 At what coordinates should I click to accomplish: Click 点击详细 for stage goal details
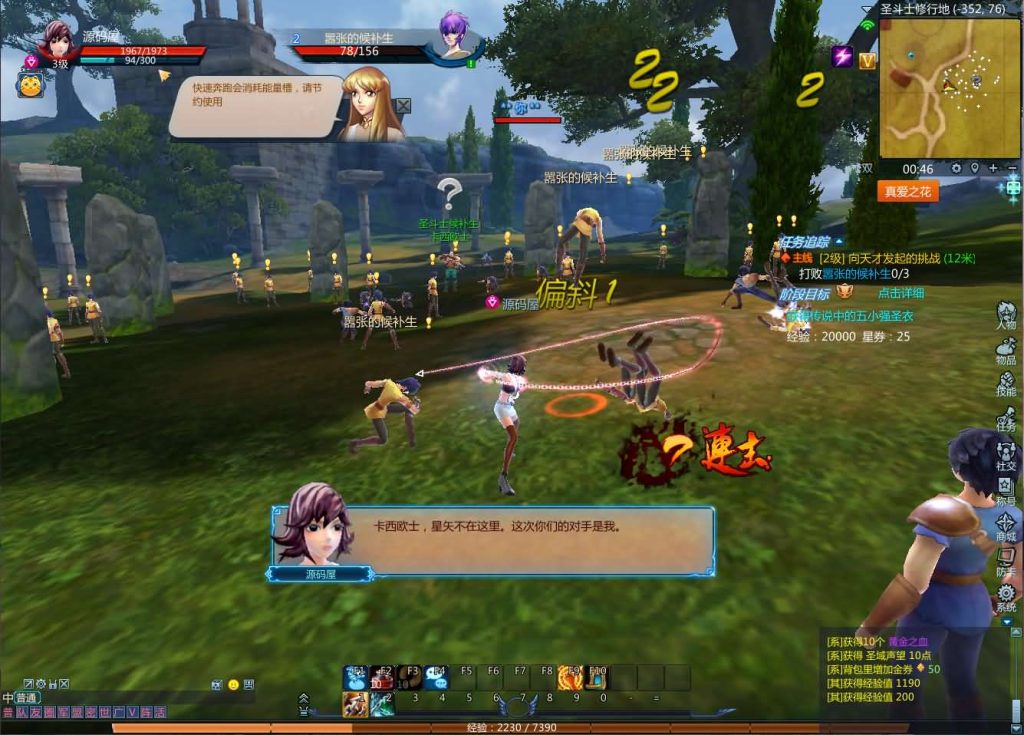tap(900, 293)
